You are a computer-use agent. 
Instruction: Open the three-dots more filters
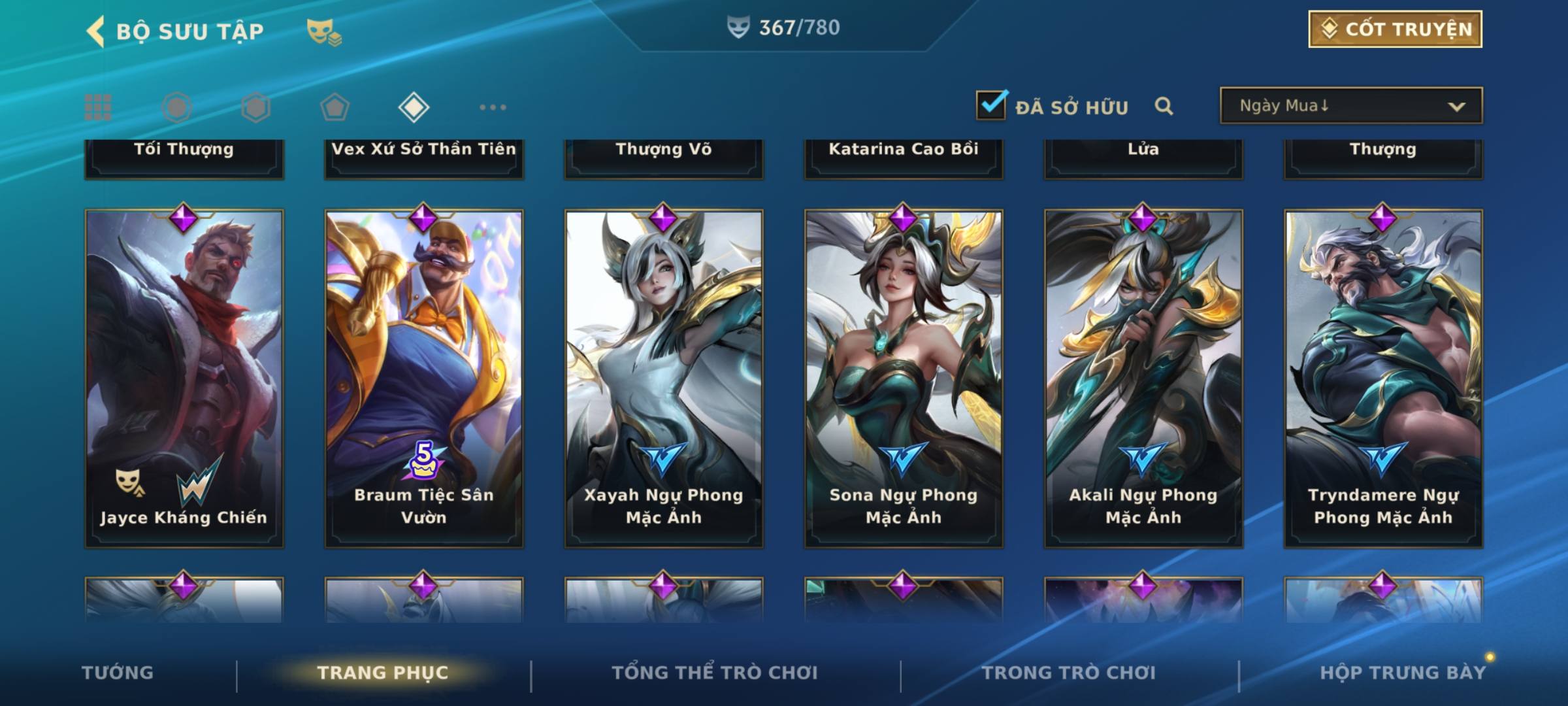493,107
